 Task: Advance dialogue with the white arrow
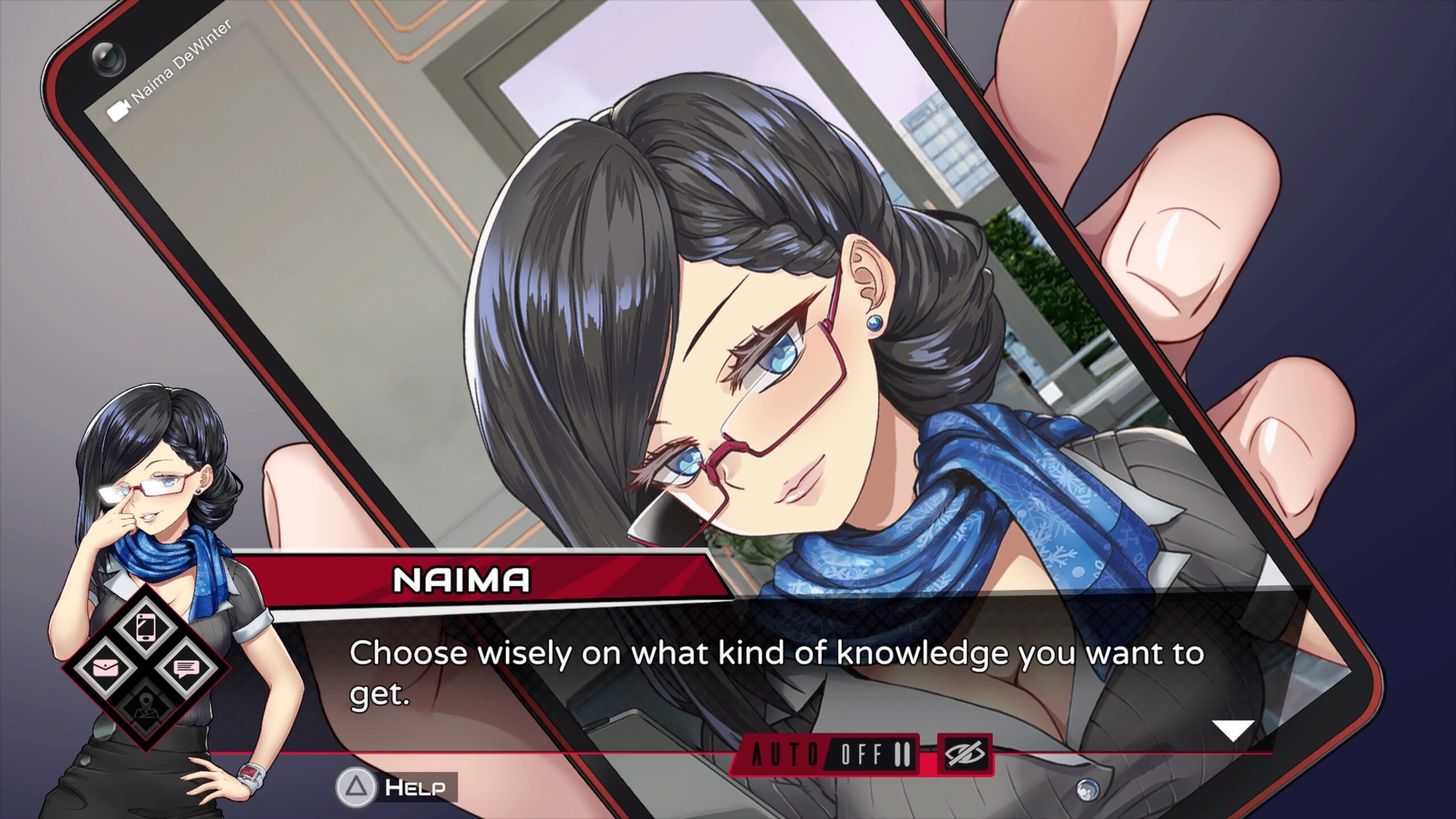1232,730
